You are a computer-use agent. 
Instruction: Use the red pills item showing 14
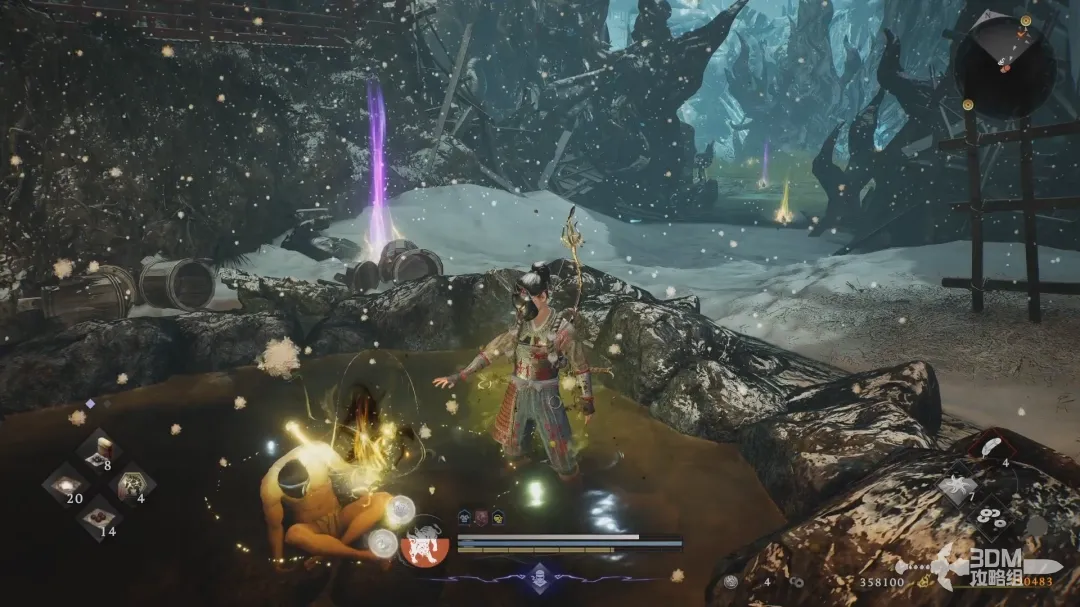click(99, 517)
